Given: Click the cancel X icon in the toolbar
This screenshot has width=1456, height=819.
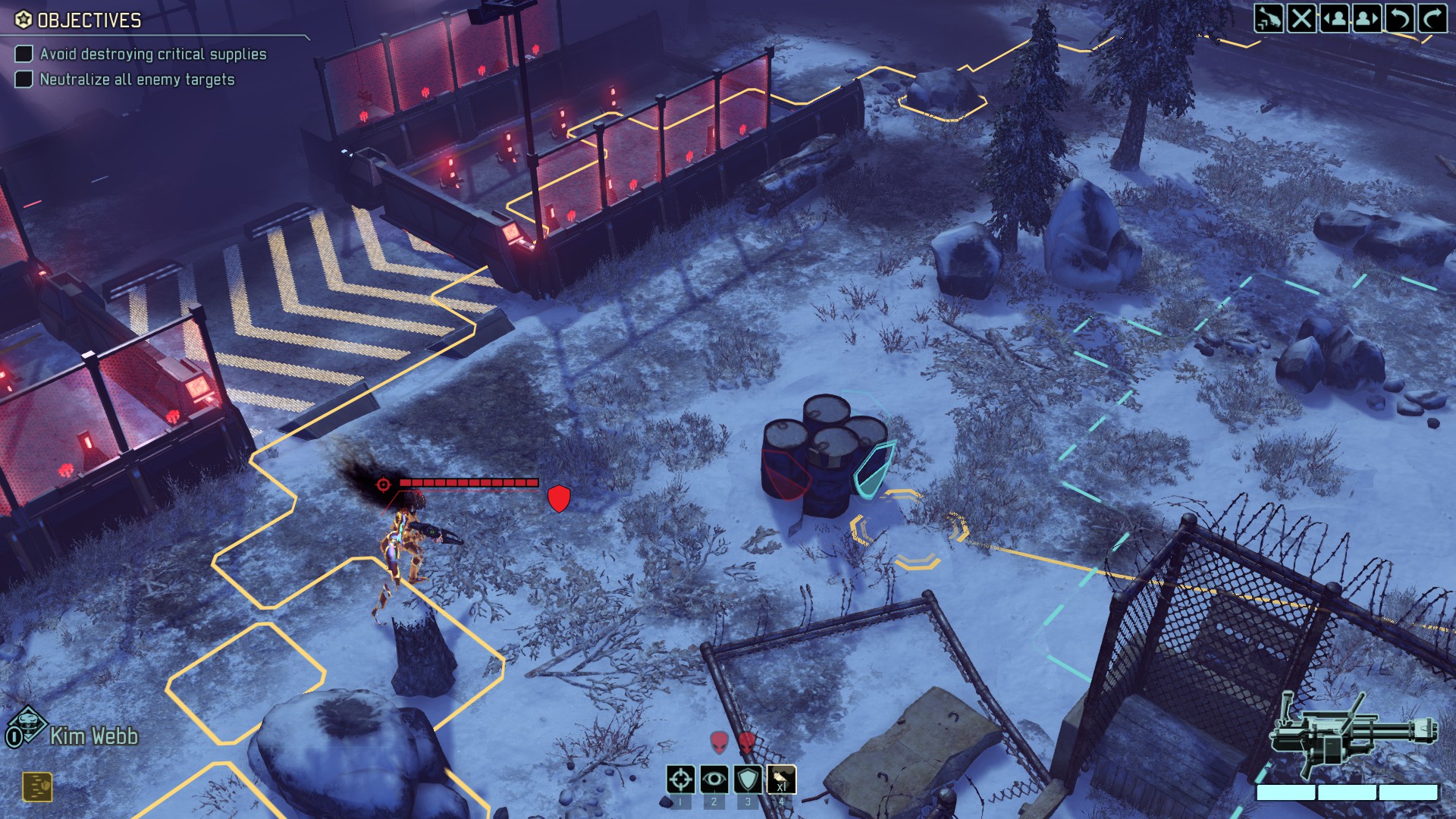Looking at the screenshot, I should [x=1301, y=17].
